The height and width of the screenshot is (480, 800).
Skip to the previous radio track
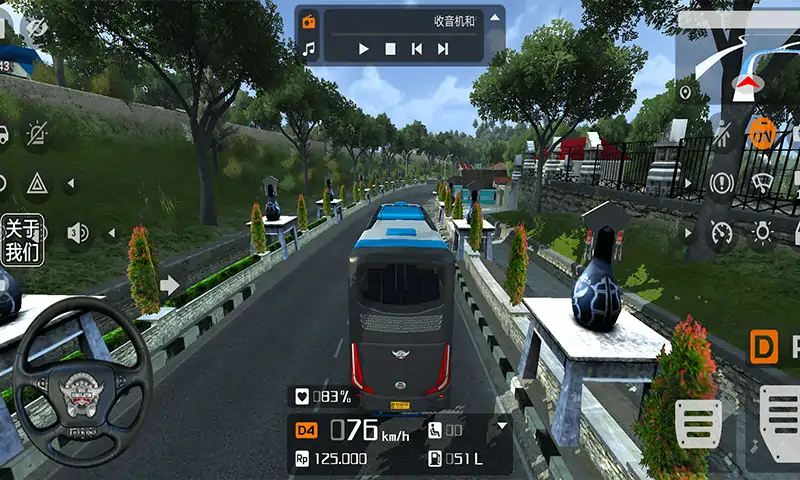pyautogui.click(x=417, y=48)
